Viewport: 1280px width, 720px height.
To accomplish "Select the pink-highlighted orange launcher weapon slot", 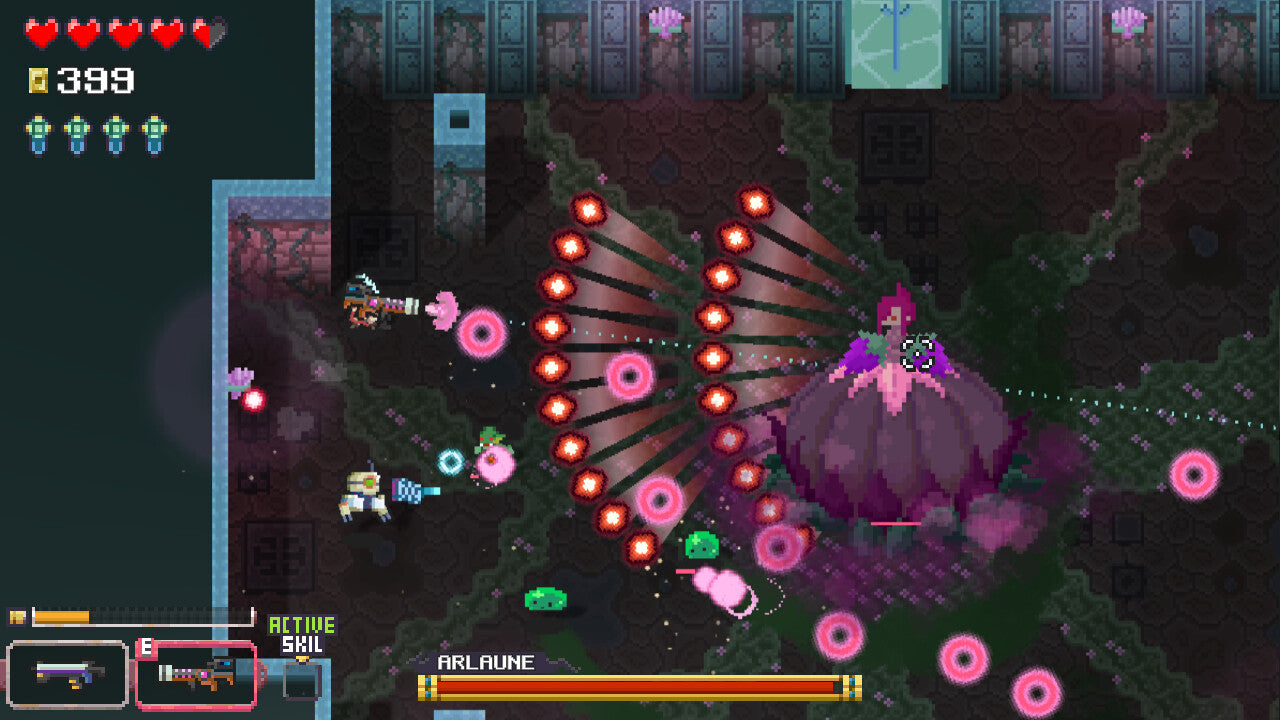I will pos(196,675).
